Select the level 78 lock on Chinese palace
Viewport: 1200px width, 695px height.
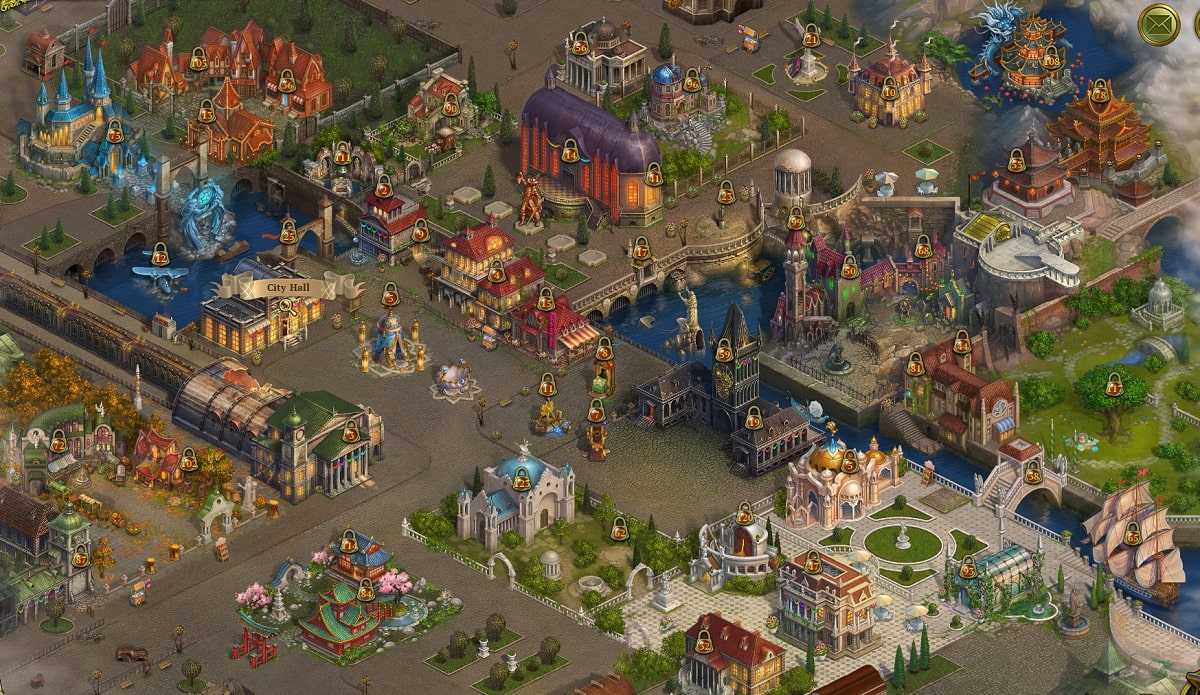(x=1099, y=92)
